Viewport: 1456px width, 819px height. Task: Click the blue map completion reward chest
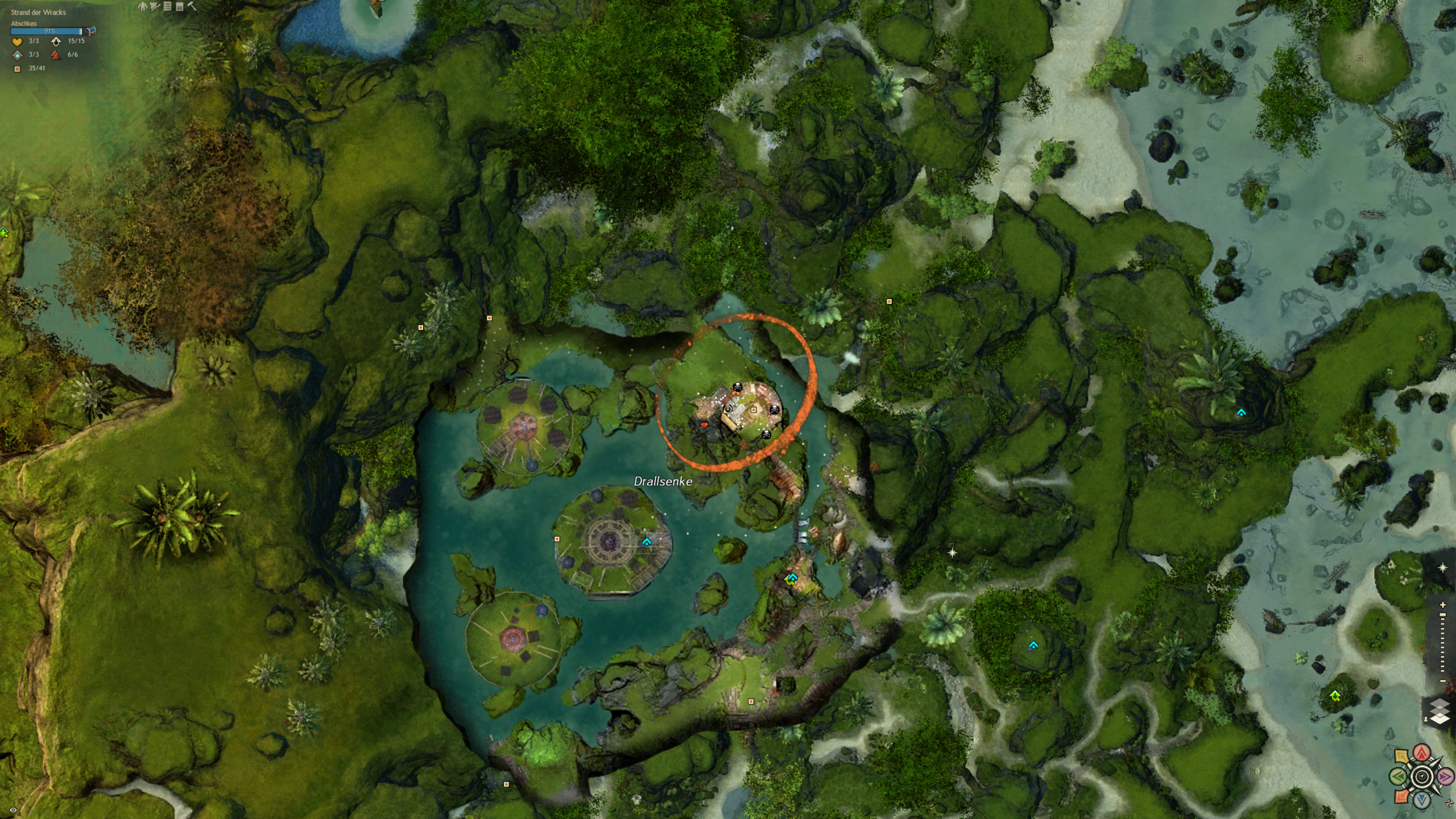pyautogui.click(x=90, y=31)
